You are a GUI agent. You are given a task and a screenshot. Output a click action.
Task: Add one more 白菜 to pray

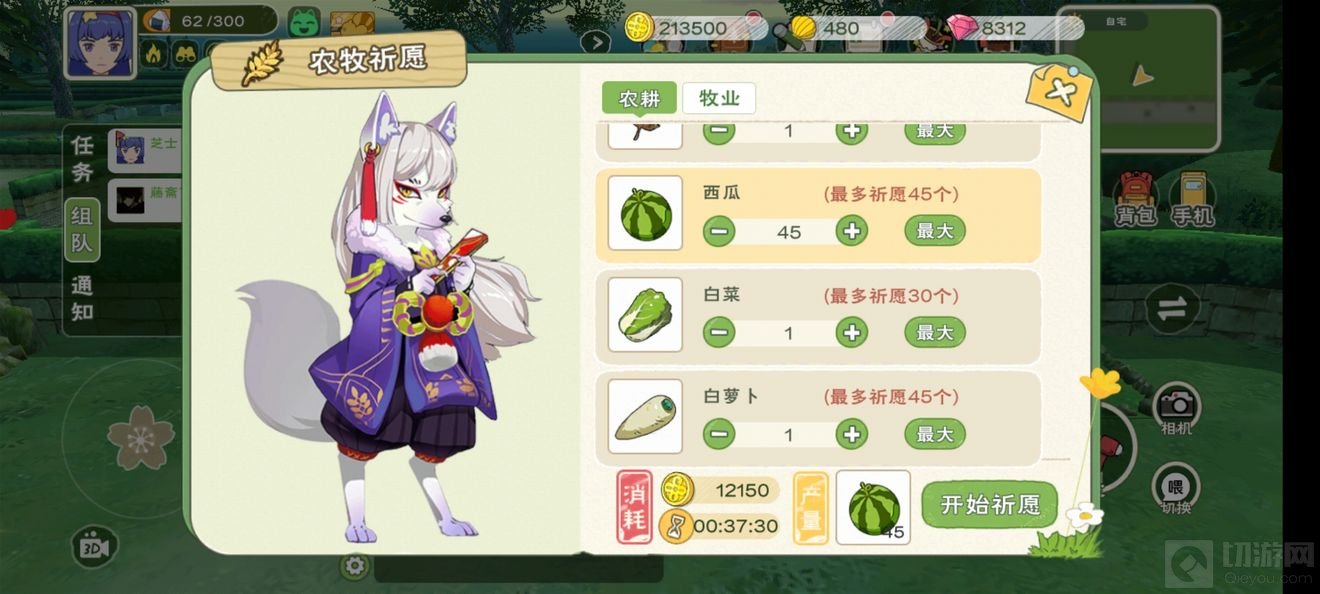(x=851, y=332)
